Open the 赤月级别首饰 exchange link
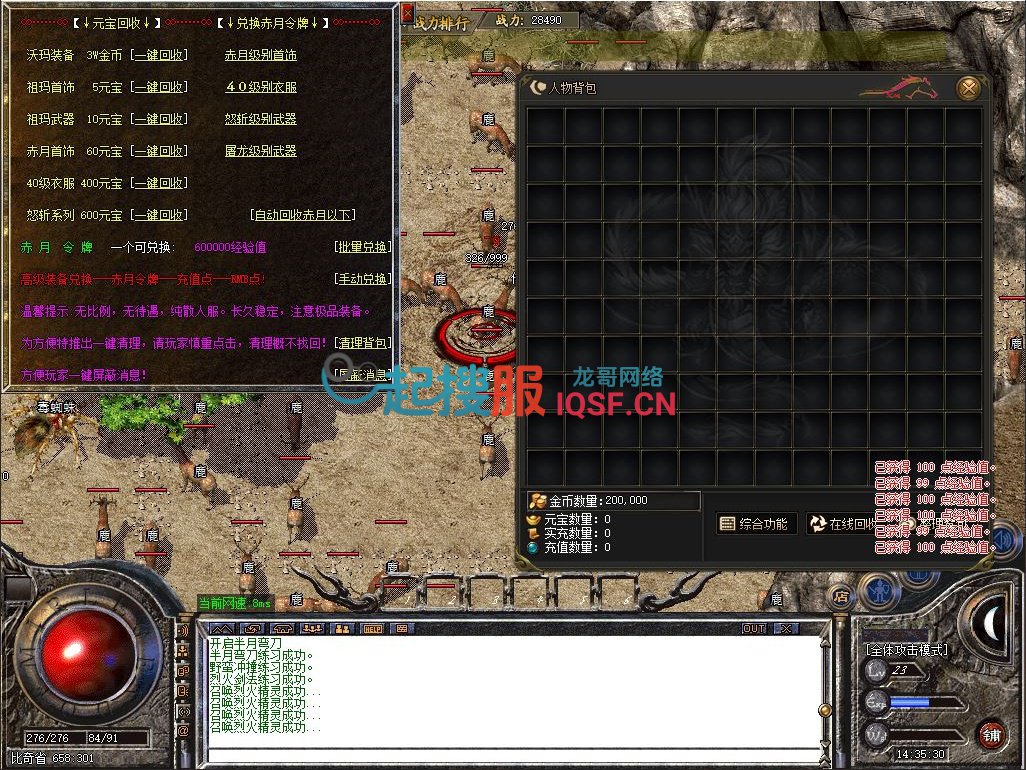Image resolution: width=1026 pixels, height=770 pixels. (x=260, y=55)
